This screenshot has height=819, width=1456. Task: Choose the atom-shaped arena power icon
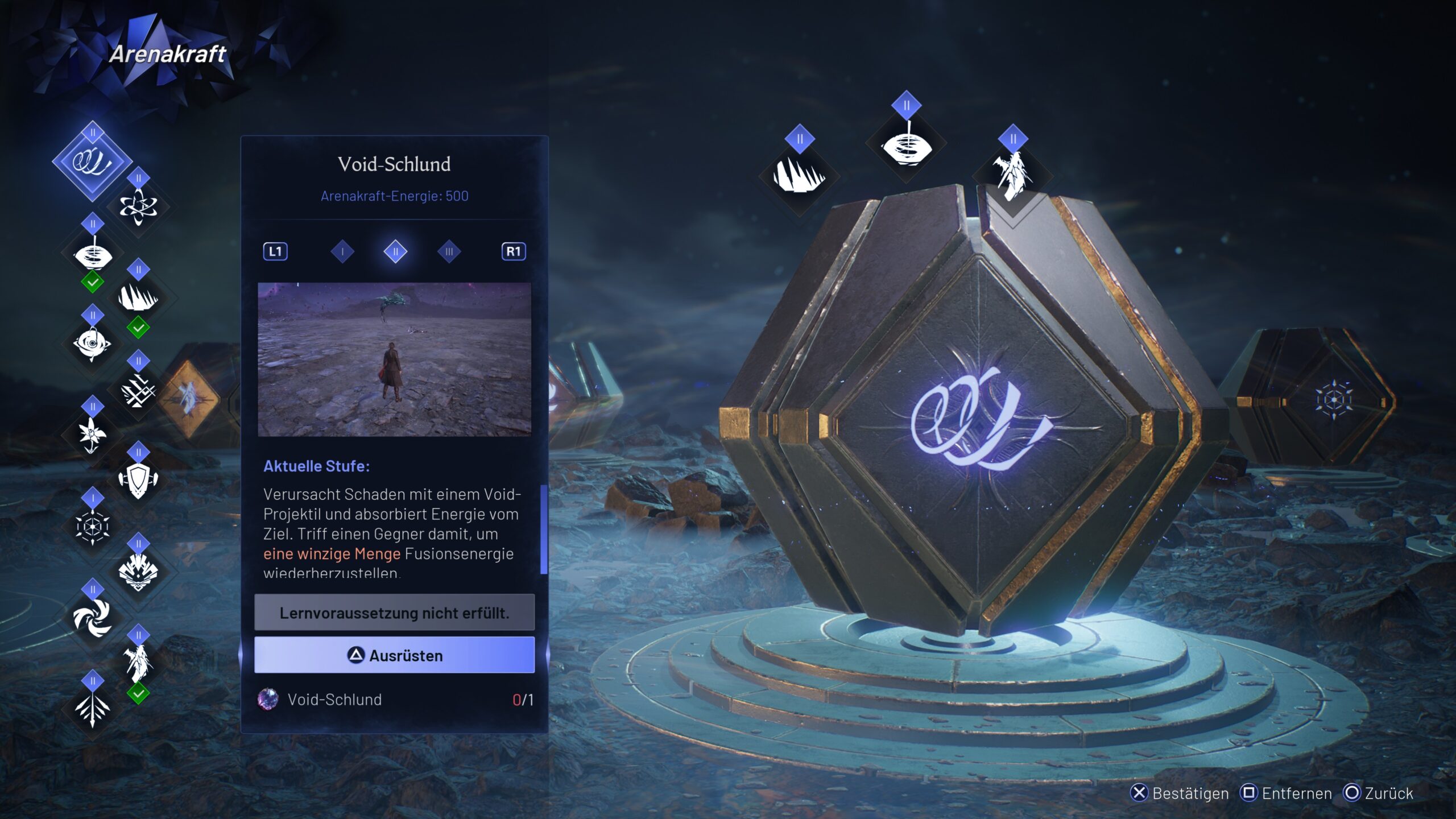138,206
